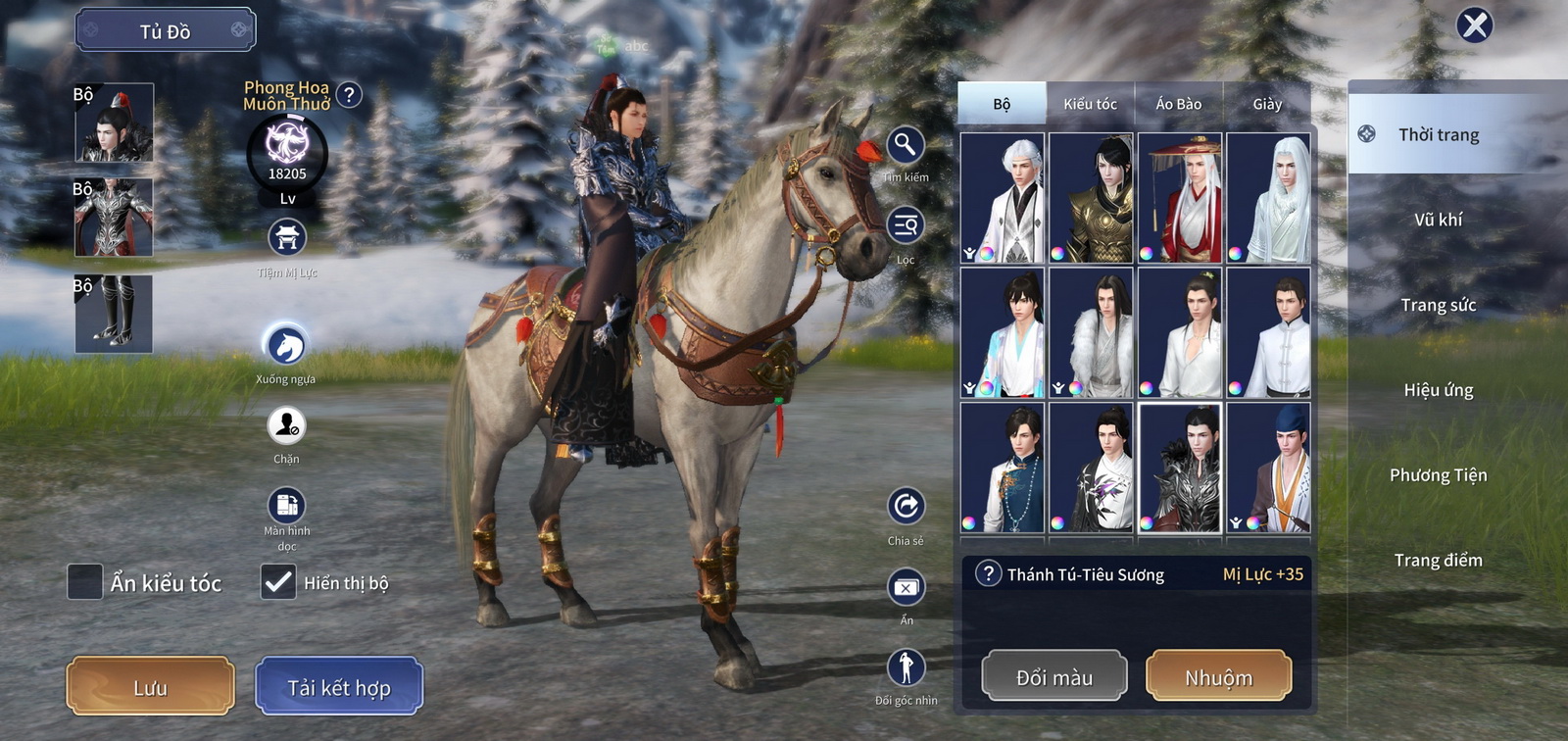
Task: Toggle the Hiển thị bộ checkbox
Action: (x=278, y=581)
